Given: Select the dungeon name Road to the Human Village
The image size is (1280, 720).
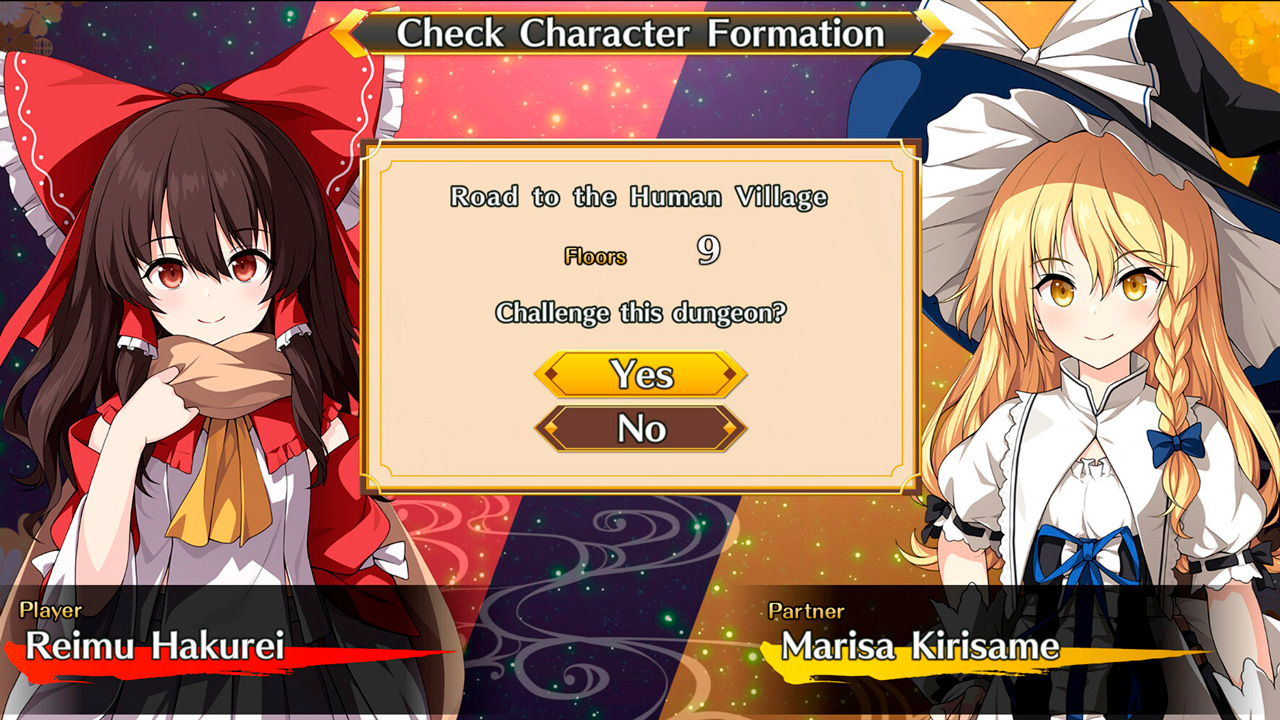Looking at the screenshot, I should pos(640,197).
